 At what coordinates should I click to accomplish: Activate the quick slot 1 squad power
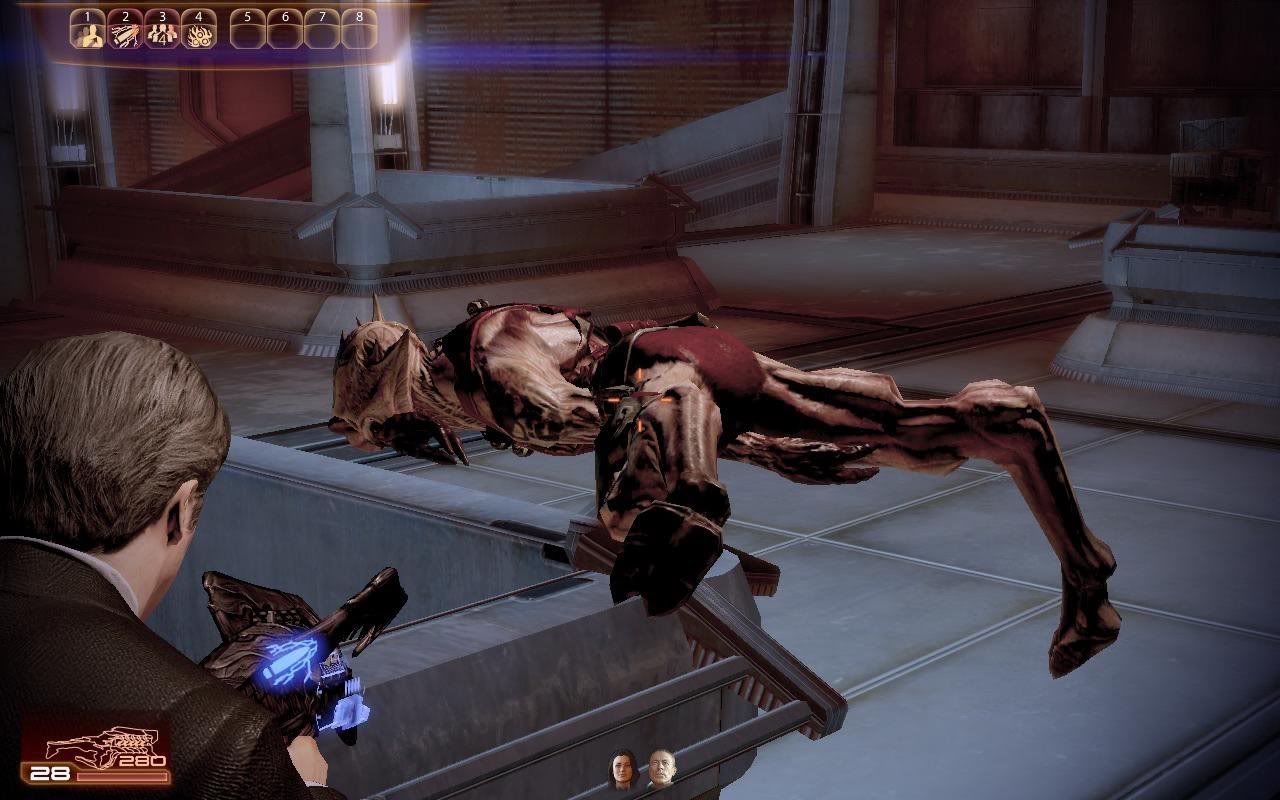pyautogui.click(x=88, y=32)
